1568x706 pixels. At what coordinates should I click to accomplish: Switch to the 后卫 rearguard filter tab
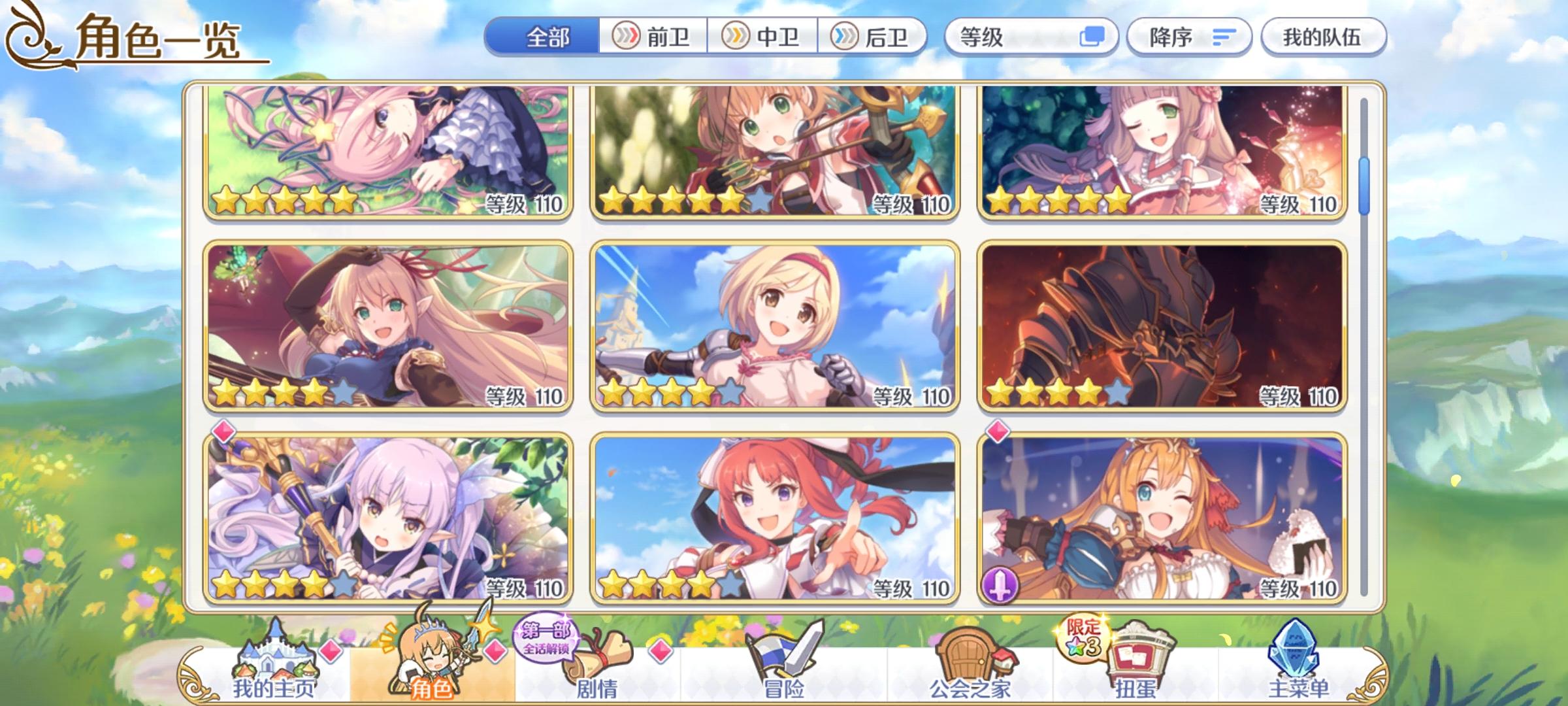click(875, 37)
